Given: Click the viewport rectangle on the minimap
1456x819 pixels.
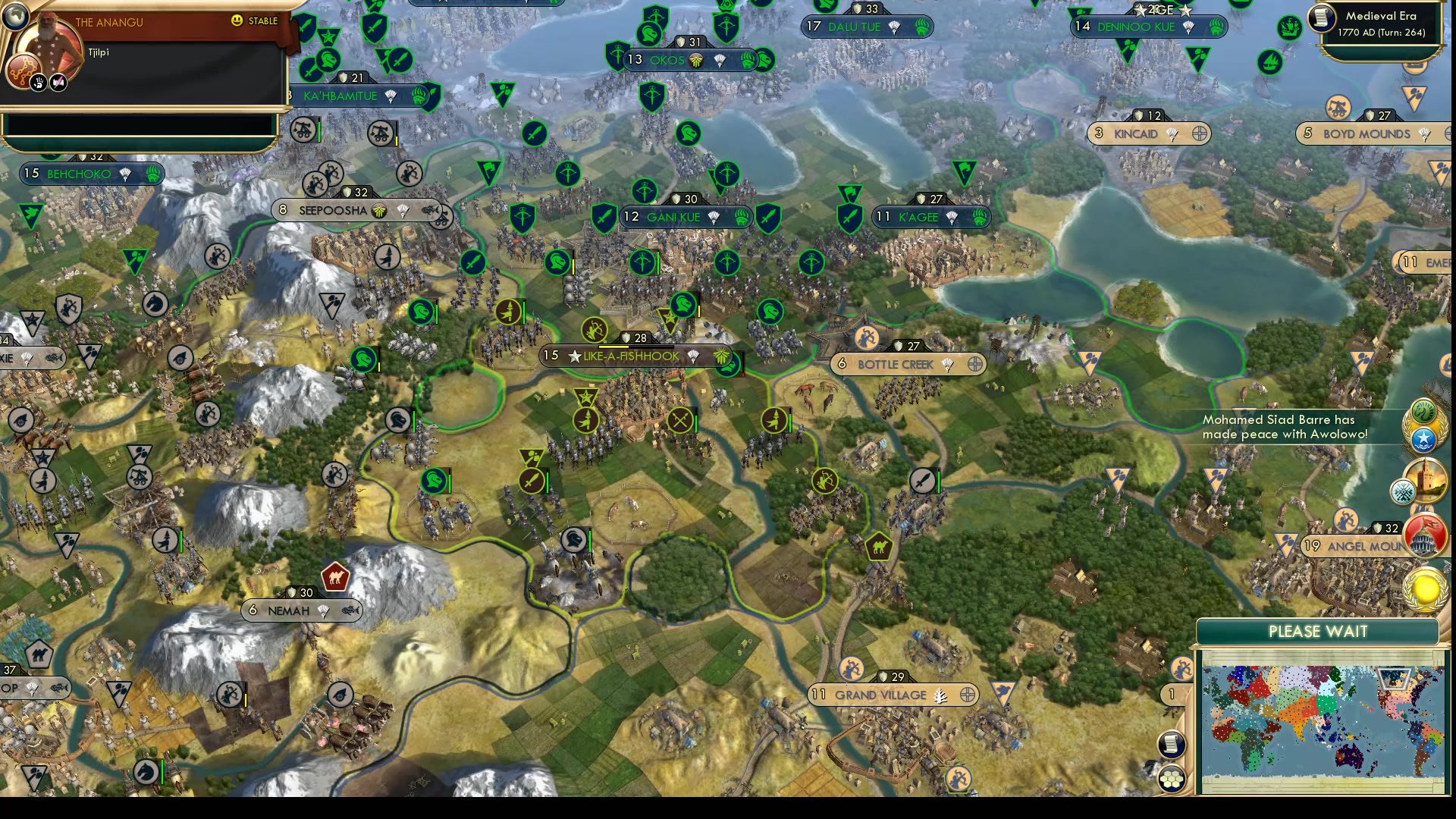Looking at the screenshot, I should (x=1394, y=680).
